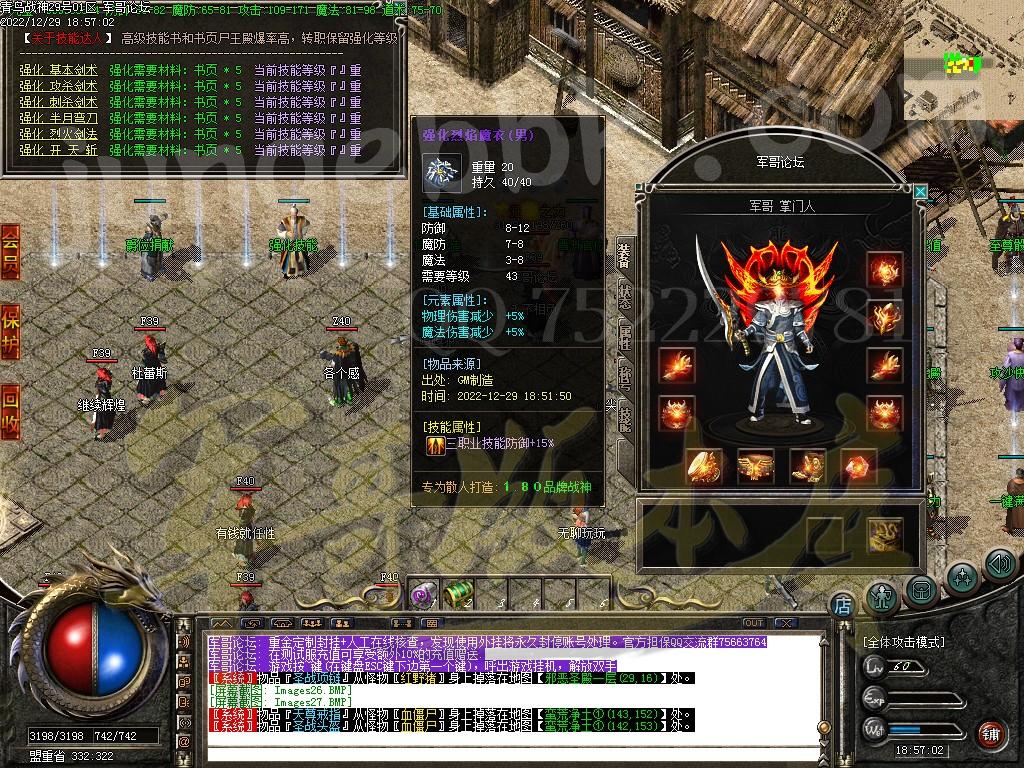Open the 属性 attributes tab

[x=625, y=336]
